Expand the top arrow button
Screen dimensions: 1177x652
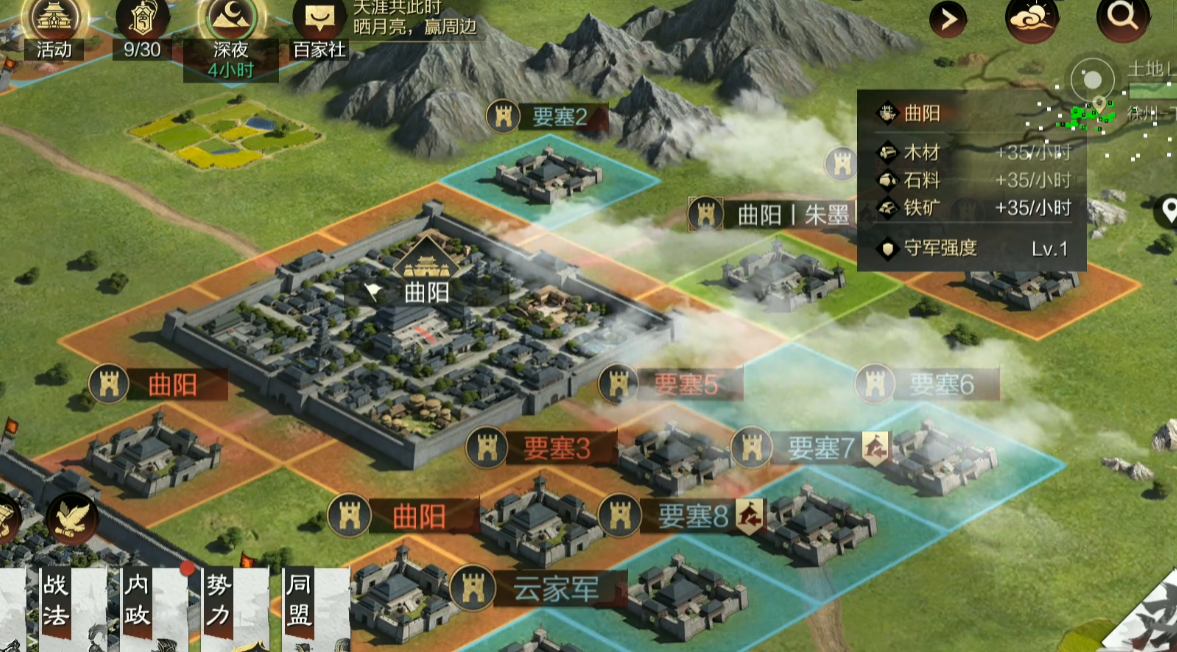tap(947, 18)
